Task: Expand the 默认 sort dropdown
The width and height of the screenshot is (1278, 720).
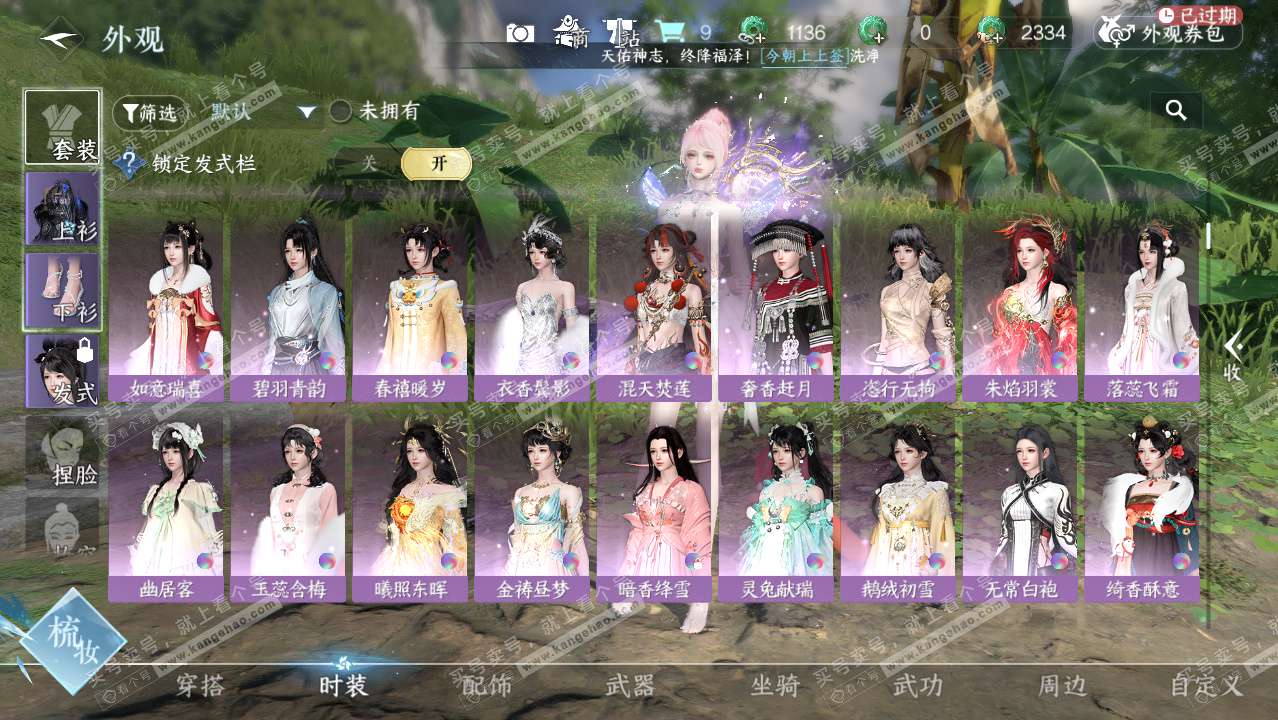Action: pos(306,113)
